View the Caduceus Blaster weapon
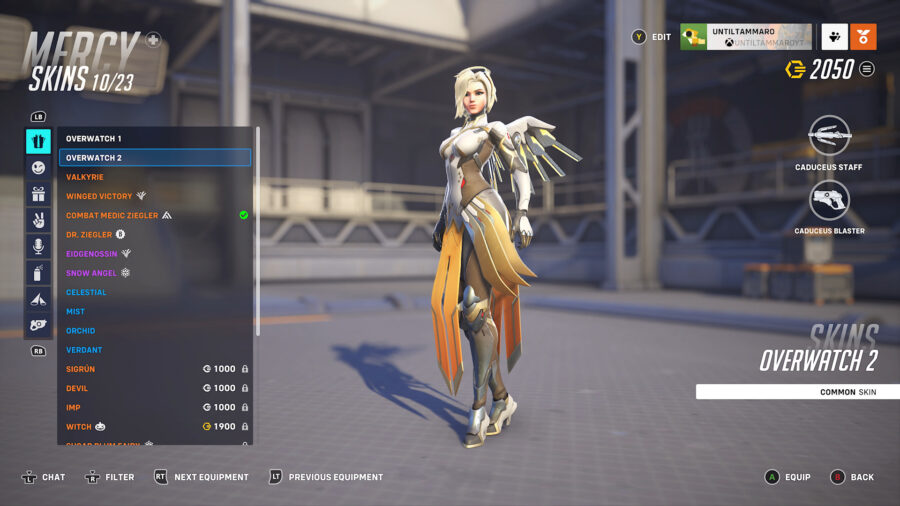 (x=829, y=200)
